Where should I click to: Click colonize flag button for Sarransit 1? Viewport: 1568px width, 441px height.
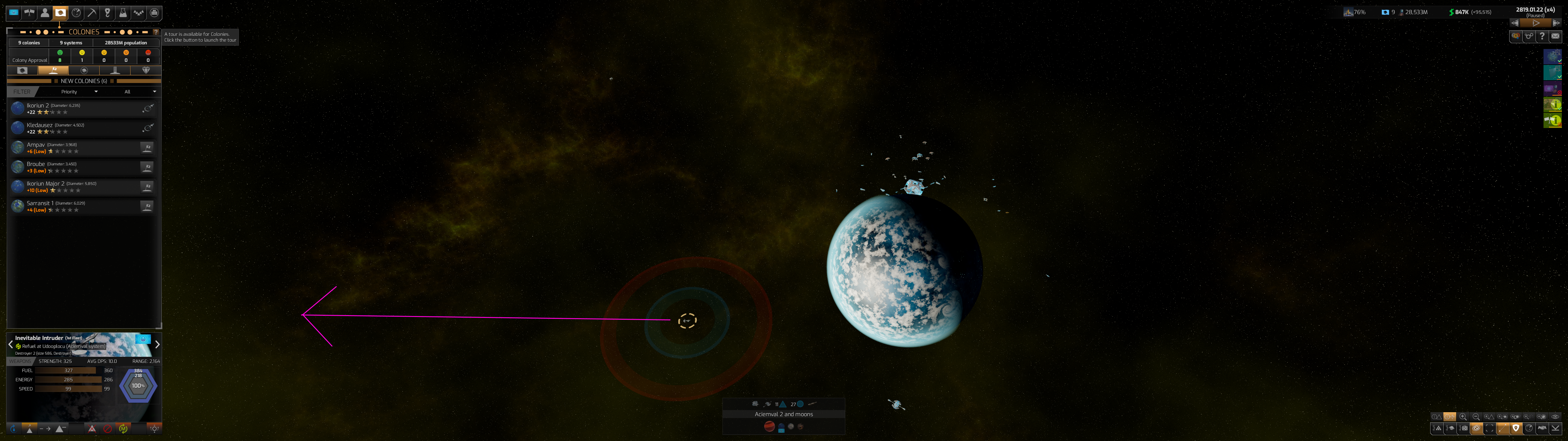coord(147,206)
